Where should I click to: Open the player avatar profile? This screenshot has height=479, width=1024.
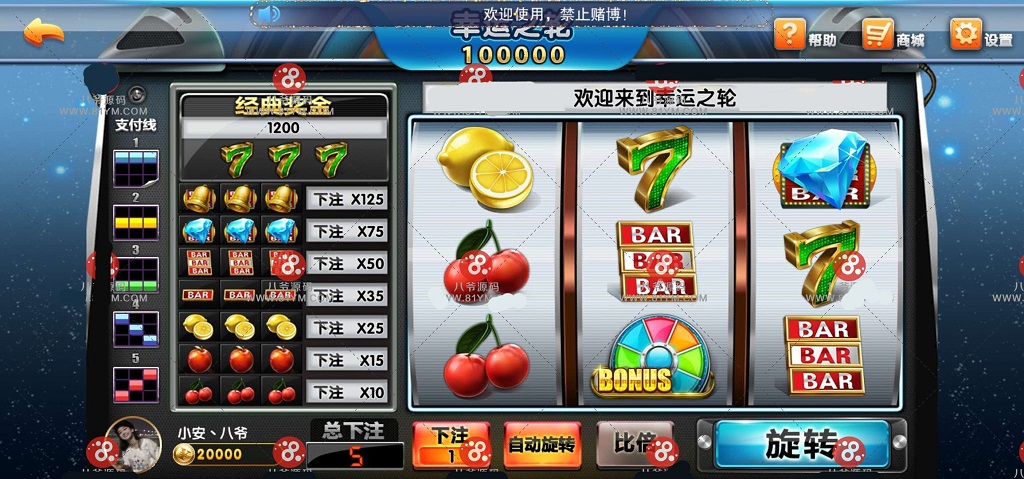135,444
